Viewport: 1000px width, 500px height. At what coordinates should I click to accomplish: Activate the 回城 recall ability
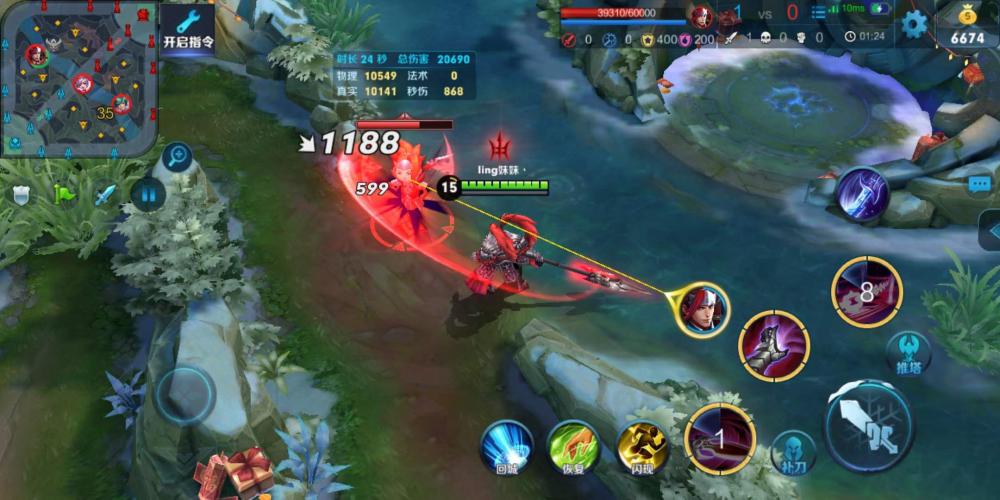coord(506,445)
